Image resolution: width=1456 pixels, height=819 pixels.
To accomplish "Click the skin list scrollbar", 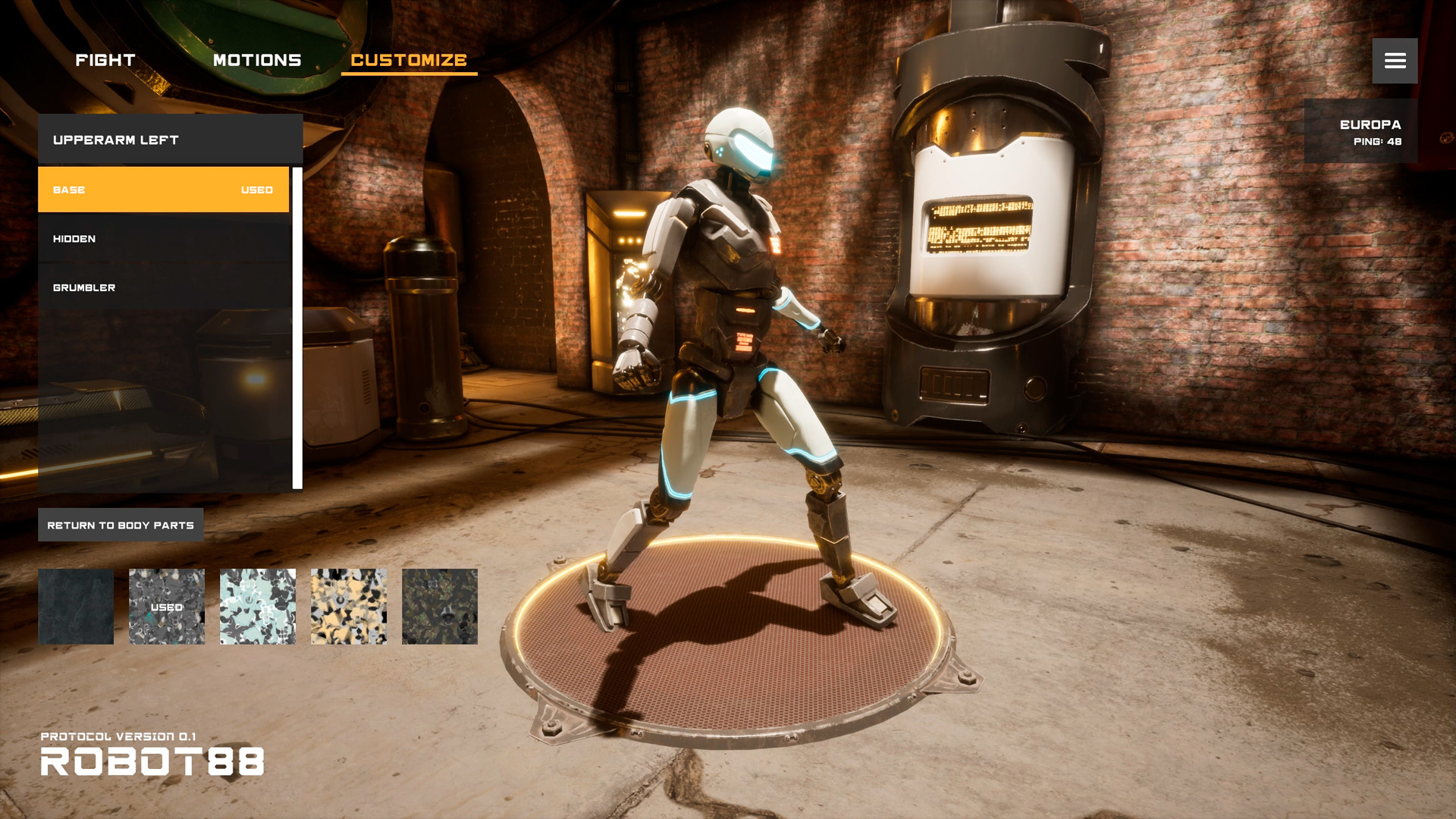I will pyautogui.click(x=297, y=326).
